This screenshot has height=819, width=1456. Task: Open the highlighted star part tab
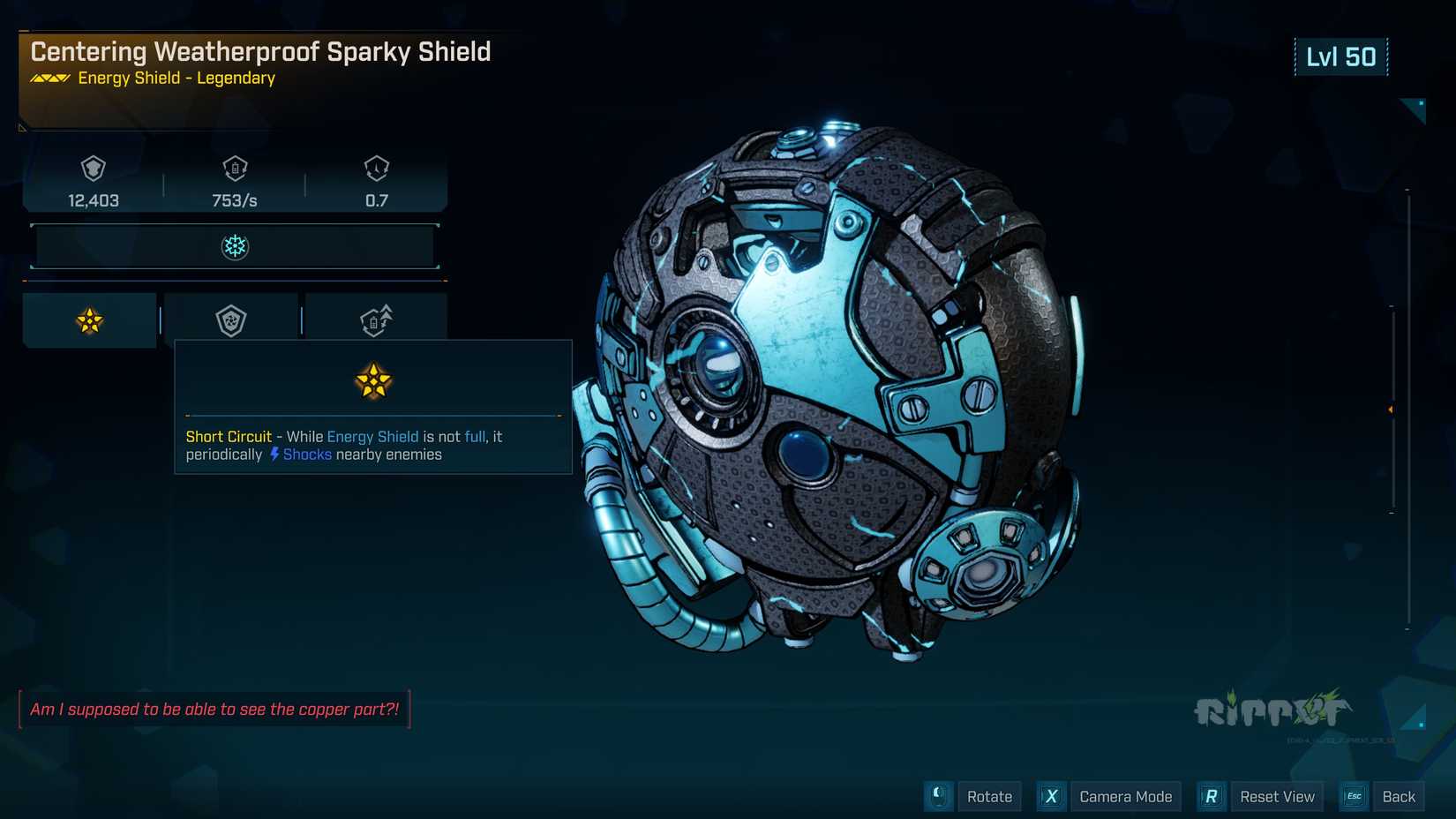click(88, 319)
